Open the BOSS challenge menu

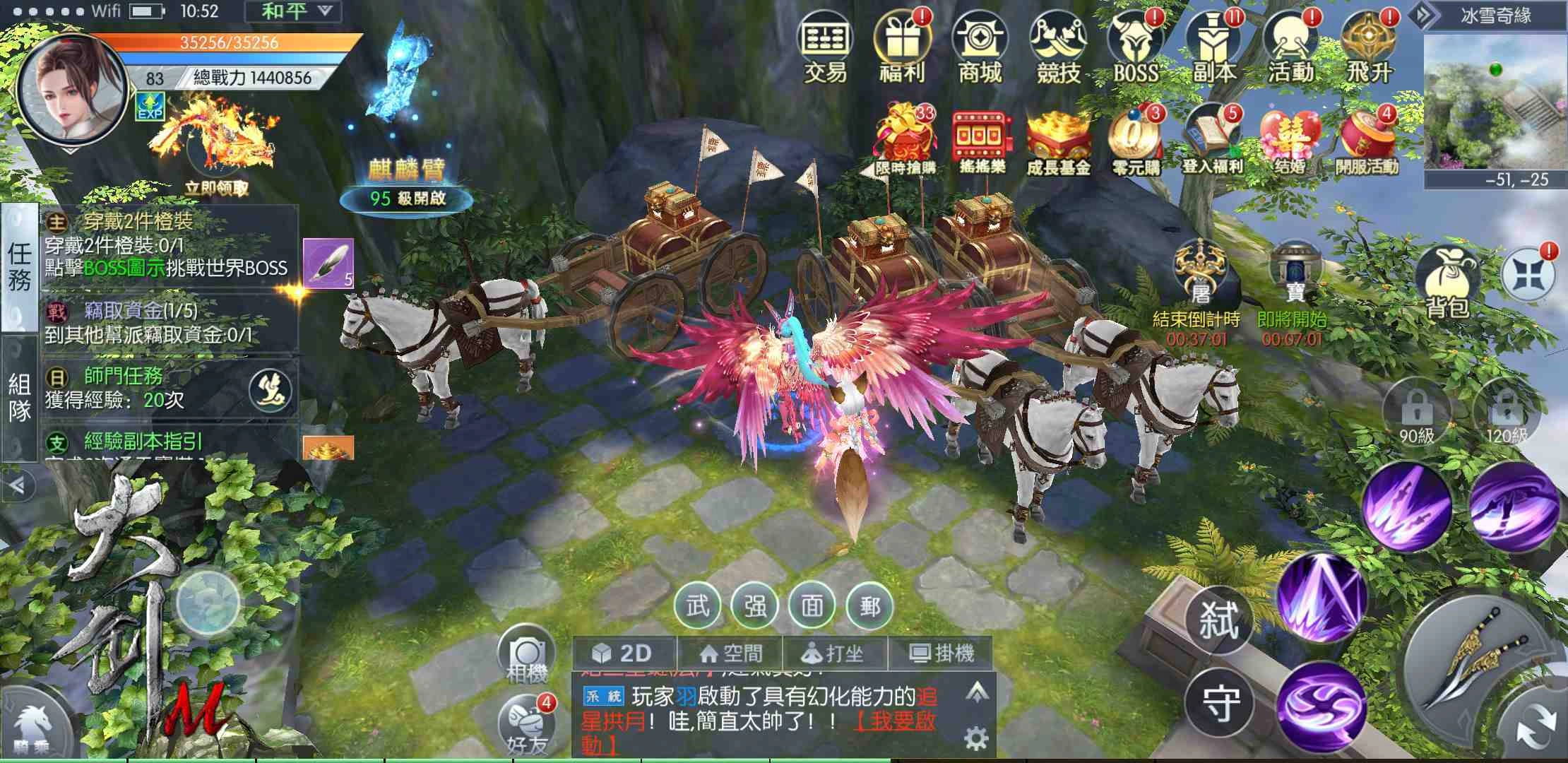pos(1135,47)
